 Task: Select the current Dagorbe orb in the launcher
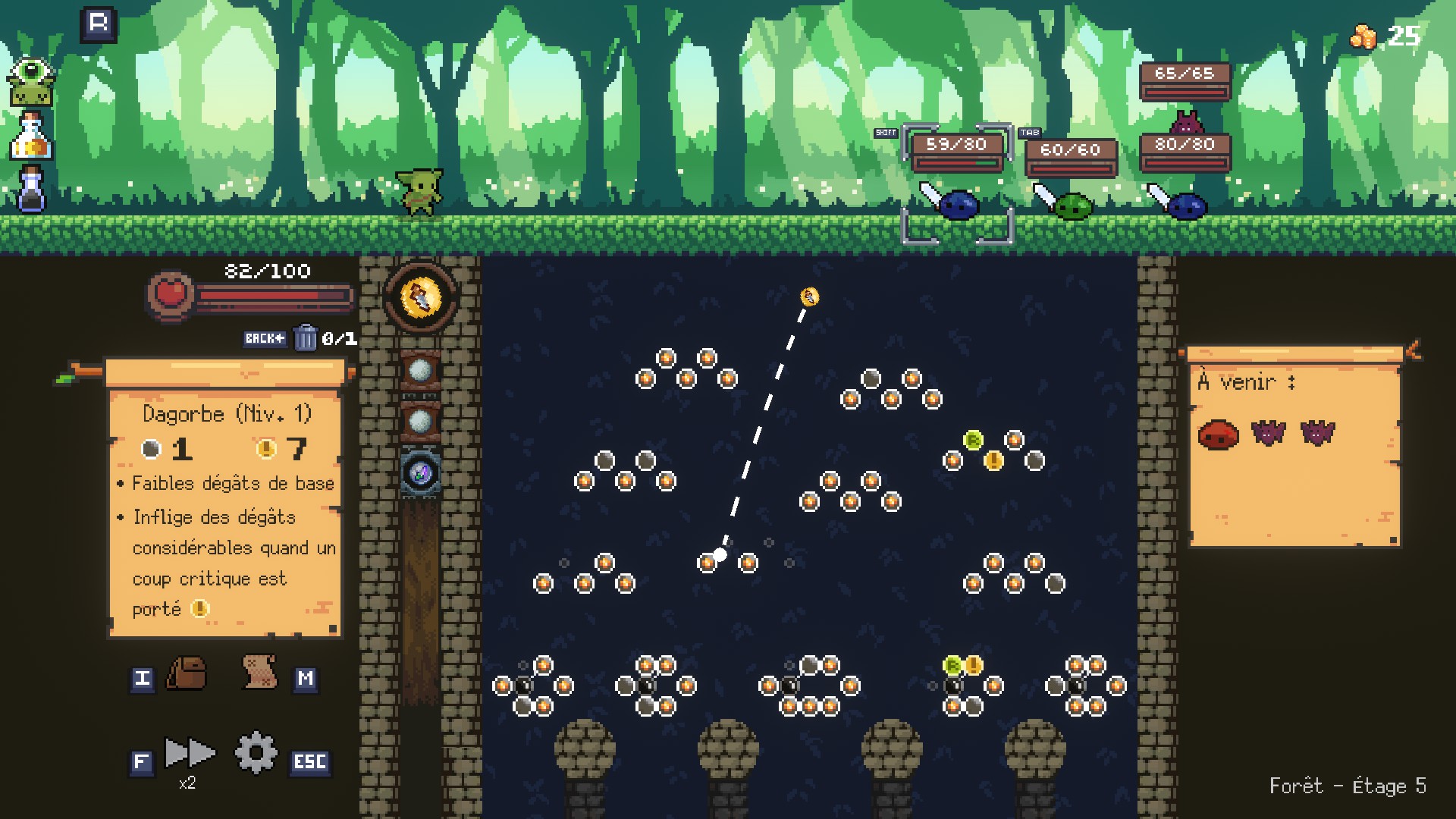420,297
